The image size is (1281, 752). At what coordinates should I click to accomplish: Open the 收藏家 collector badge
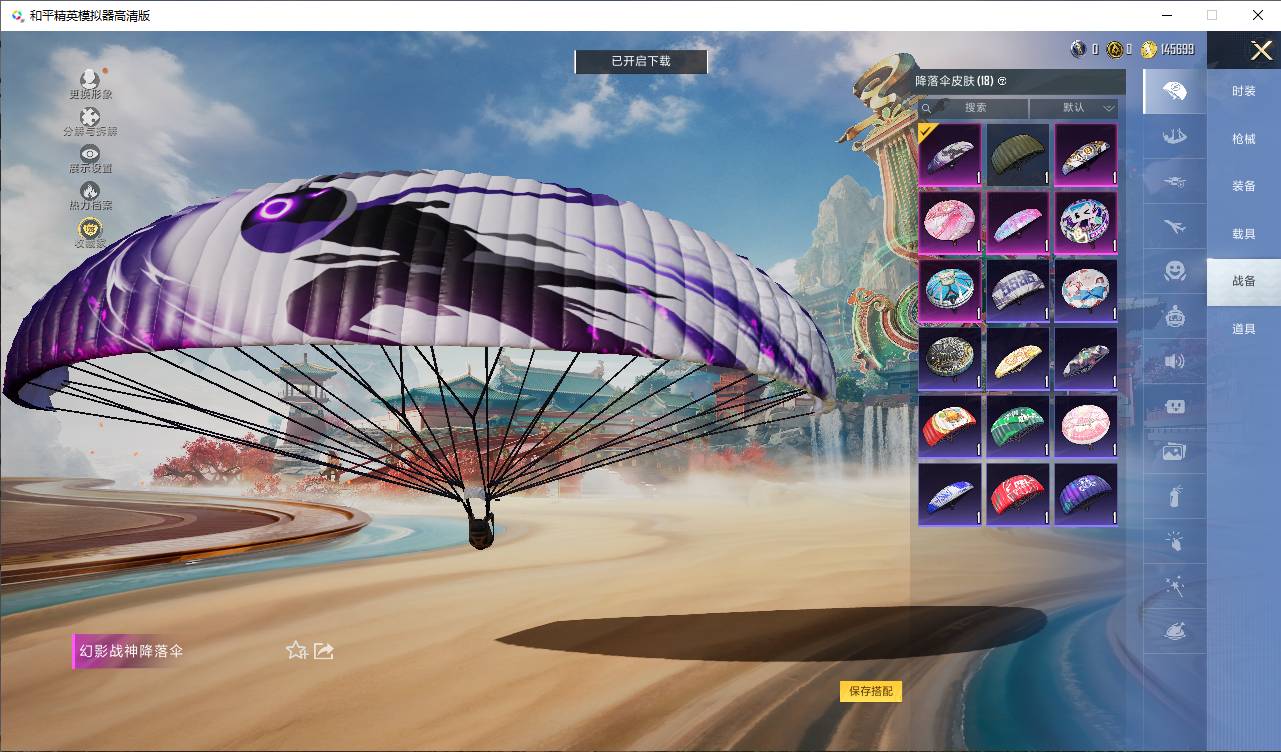pyautogui.click(x=90, y=232)
